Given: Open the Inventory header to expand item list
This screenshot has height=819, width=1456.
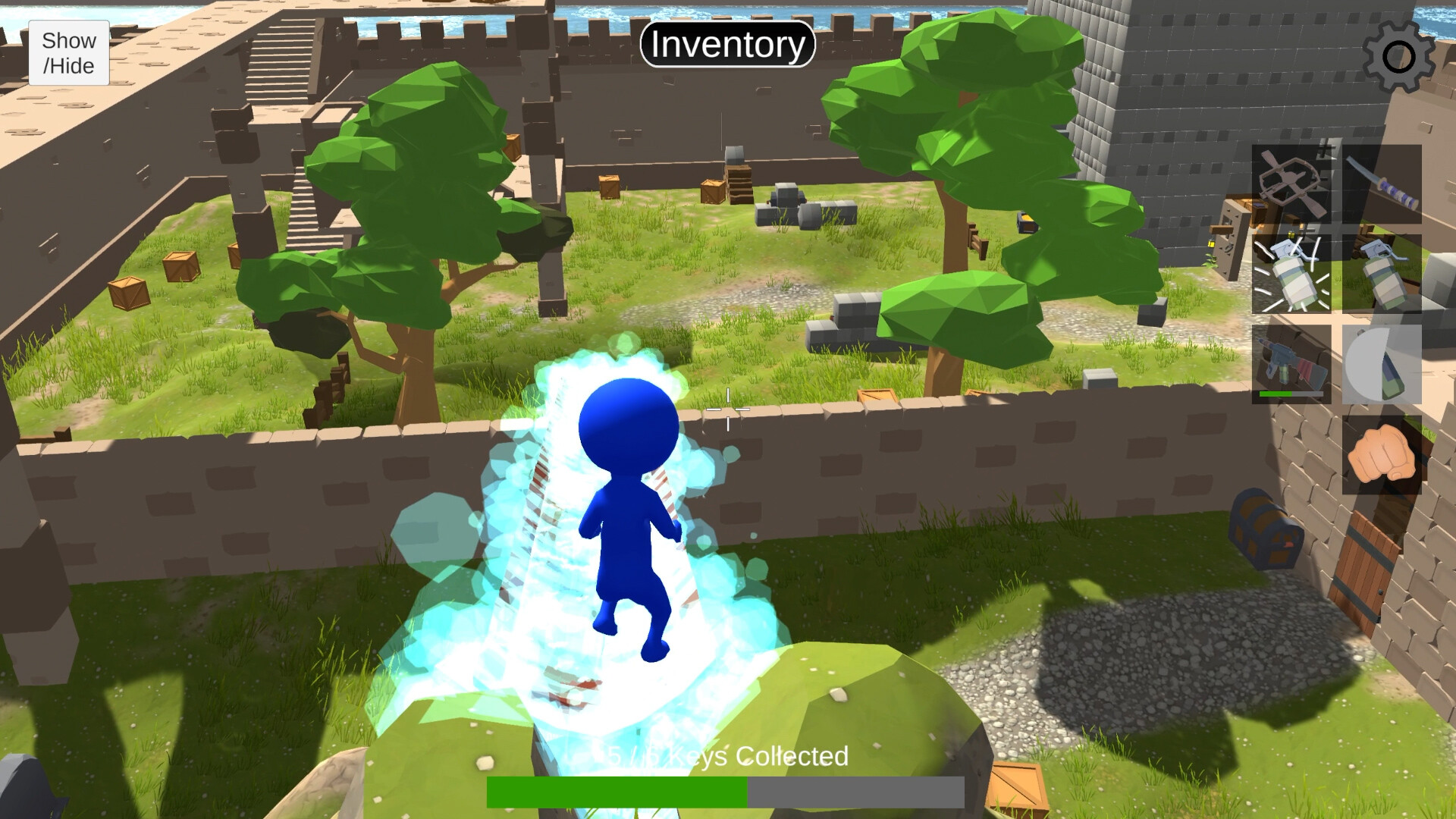Looking at the screenshot, I should [727, 44].
